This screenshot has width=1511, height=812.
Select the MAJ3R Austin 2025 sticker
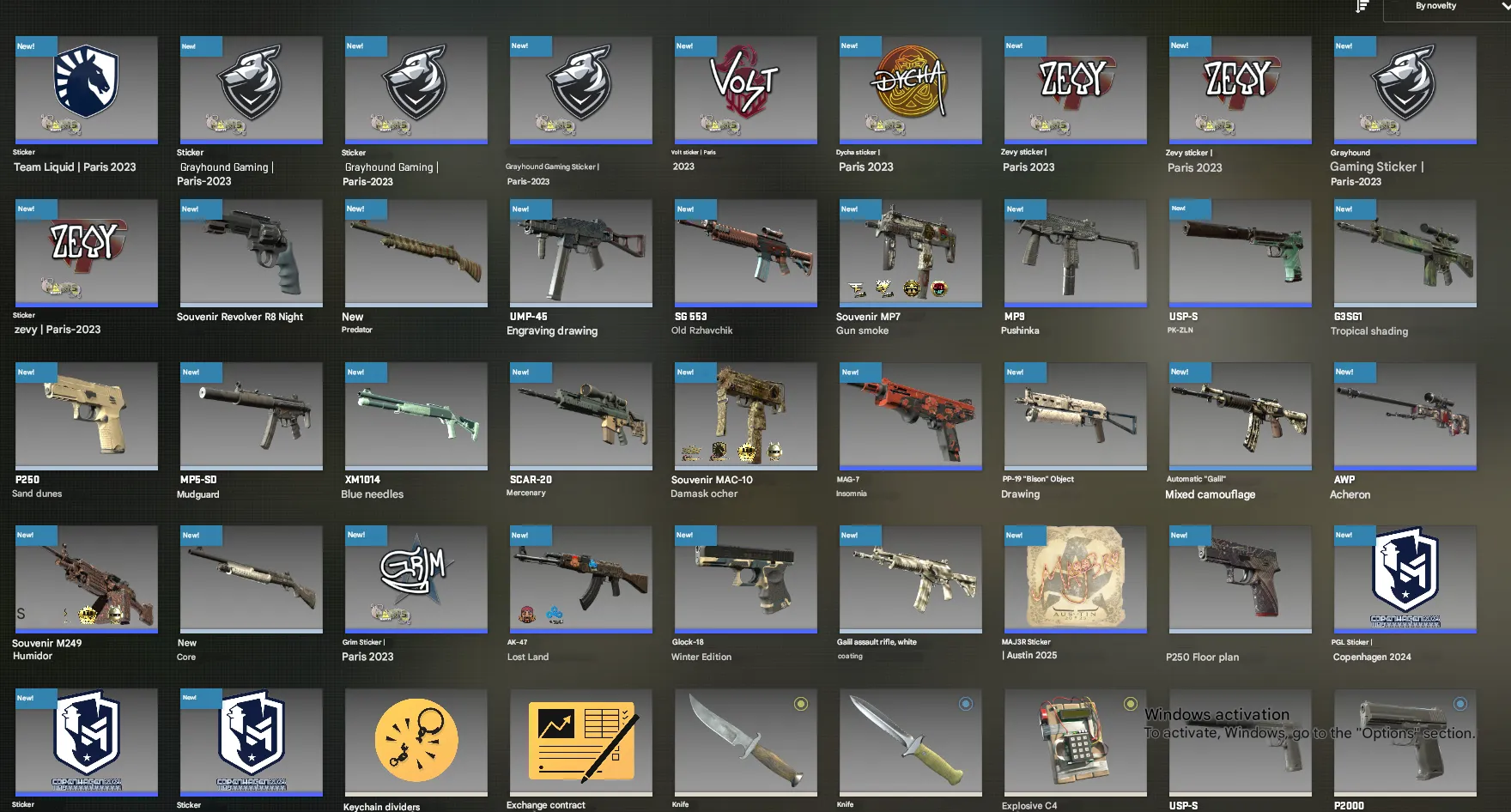(1075, 579)
